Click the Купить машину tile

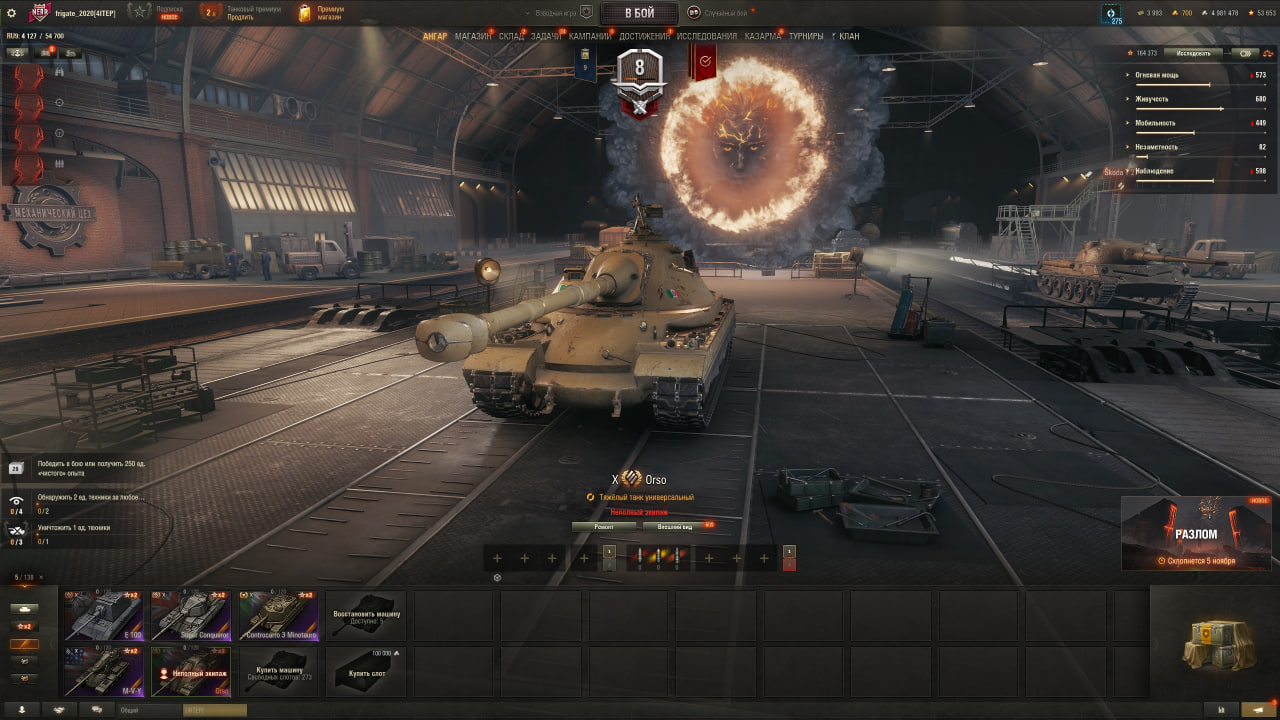[277, 671]
